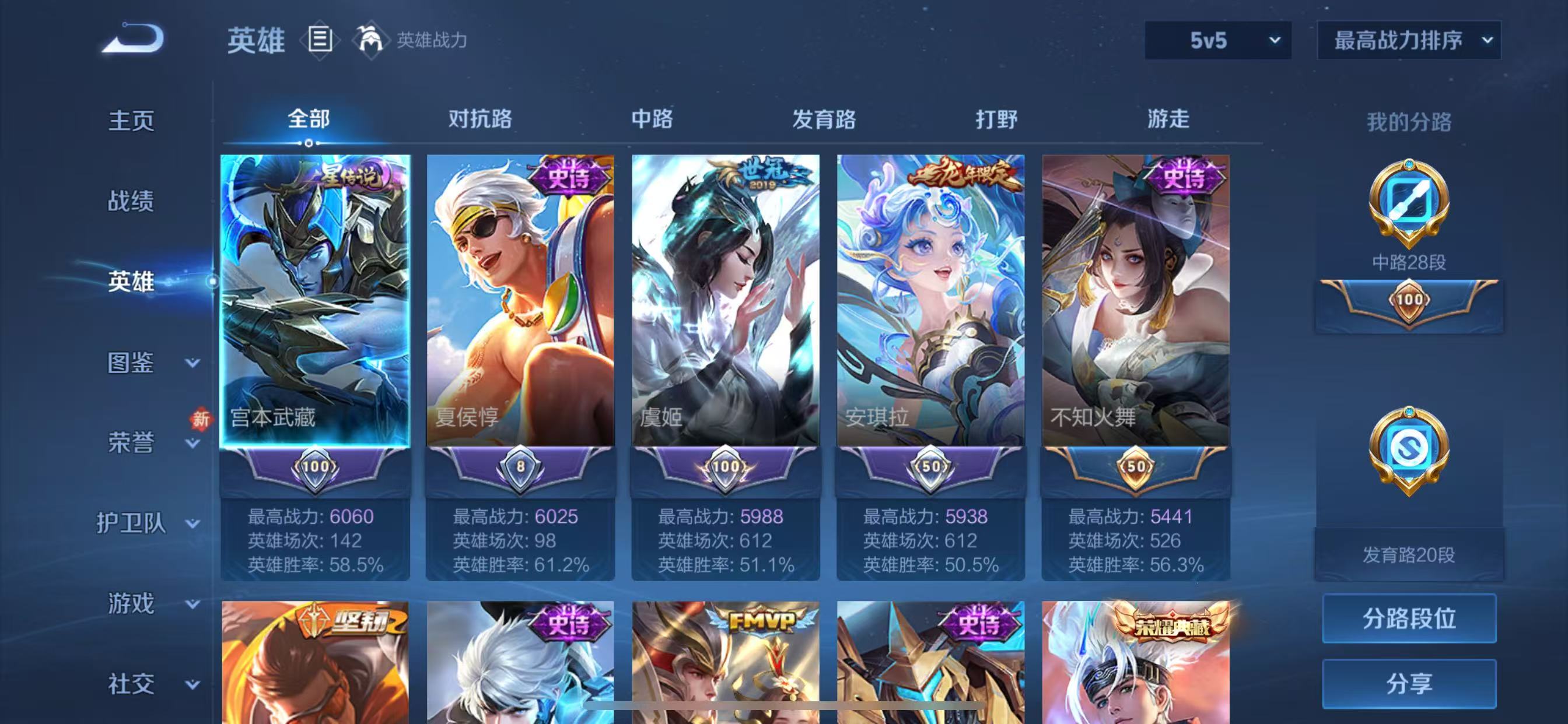
Task: Select the 英雄战力 icon
Action: [372, 40]
